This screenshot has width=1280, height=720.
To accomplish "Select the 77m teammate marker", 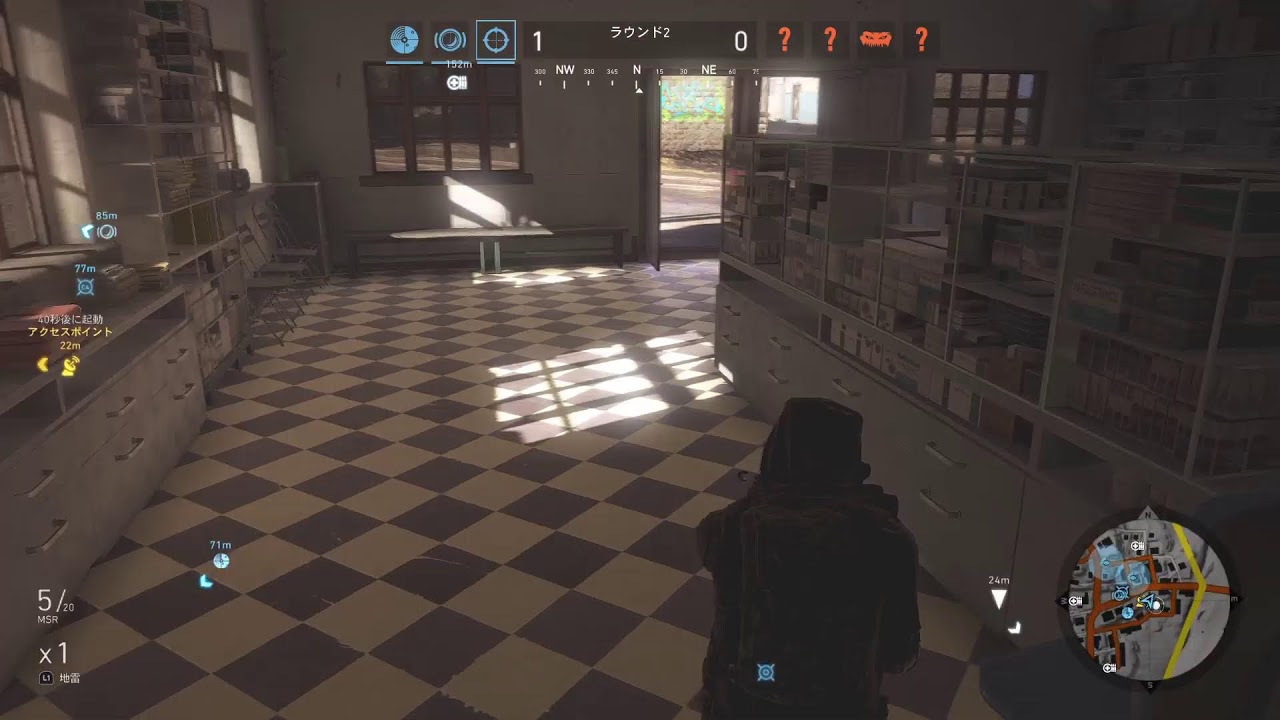I will pos(85,287).
